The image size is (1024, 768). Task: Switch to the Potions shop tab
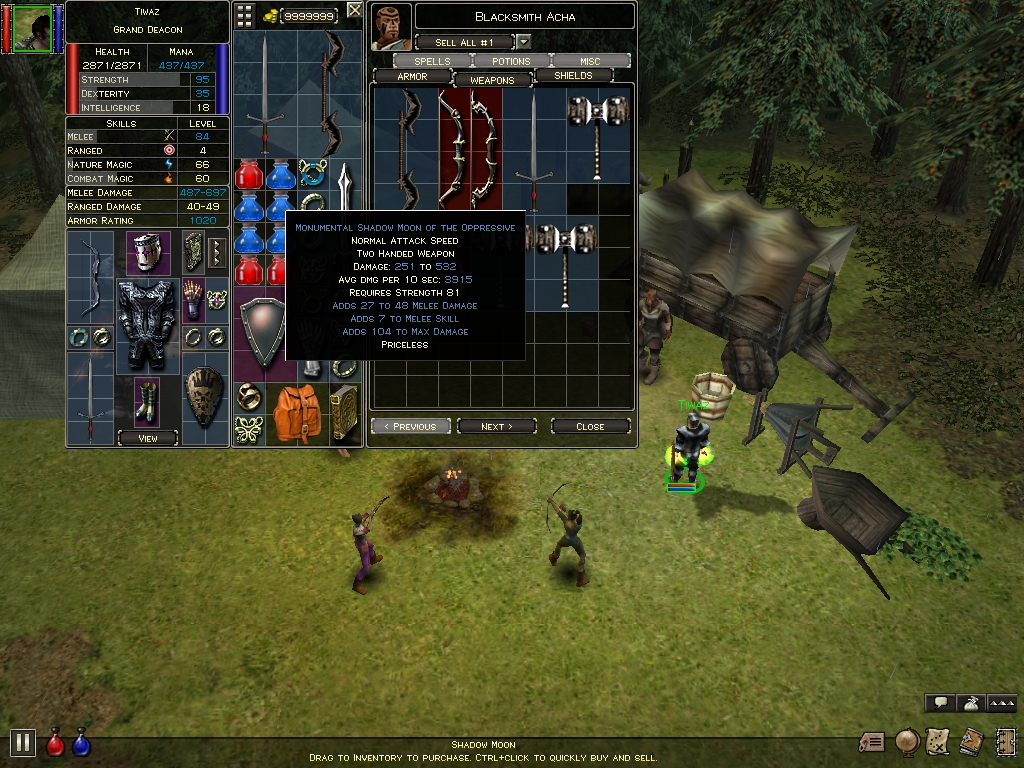point(511,61)
